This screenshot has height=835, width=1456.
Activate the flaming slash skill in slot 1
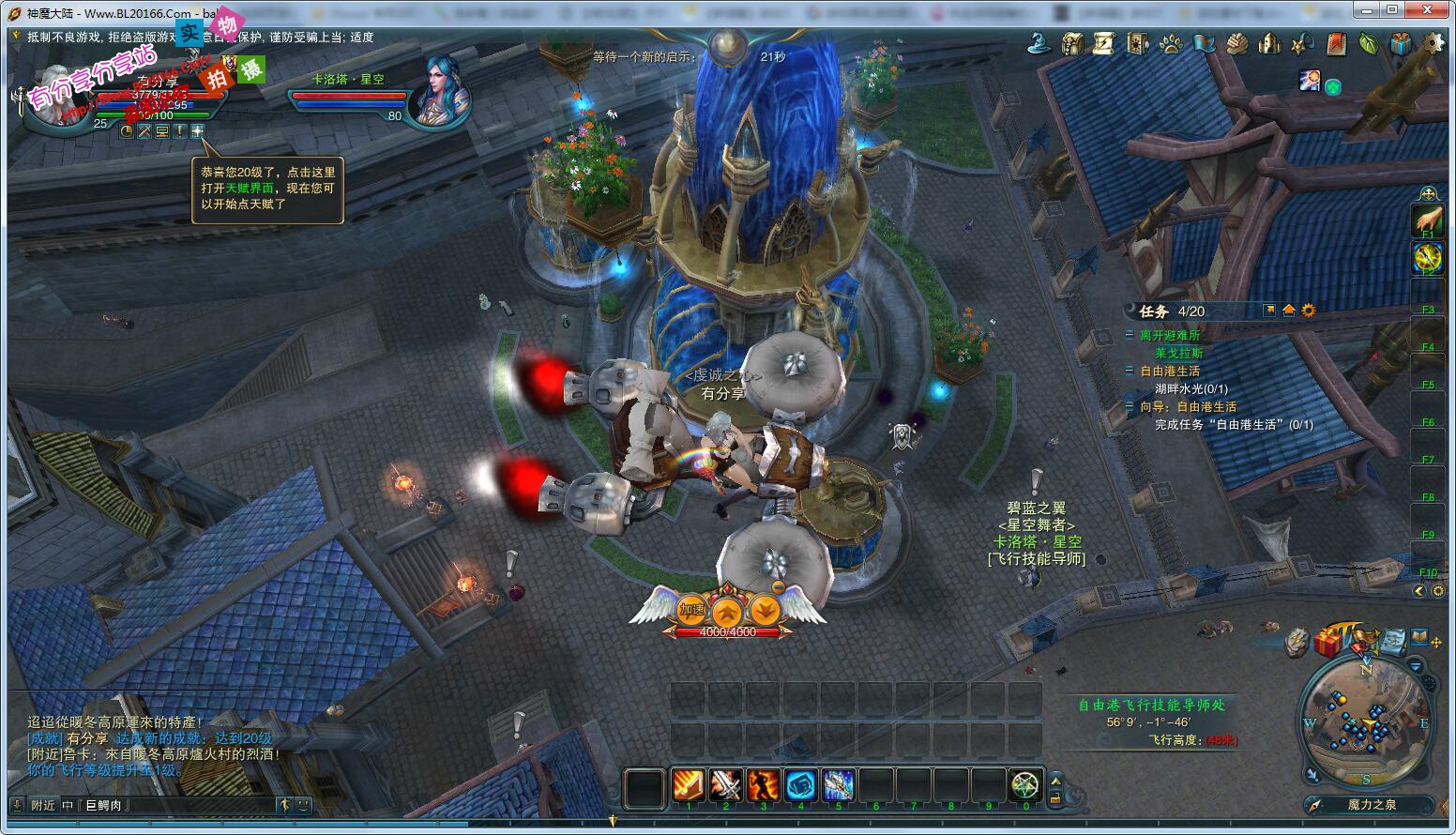(688, 784)
